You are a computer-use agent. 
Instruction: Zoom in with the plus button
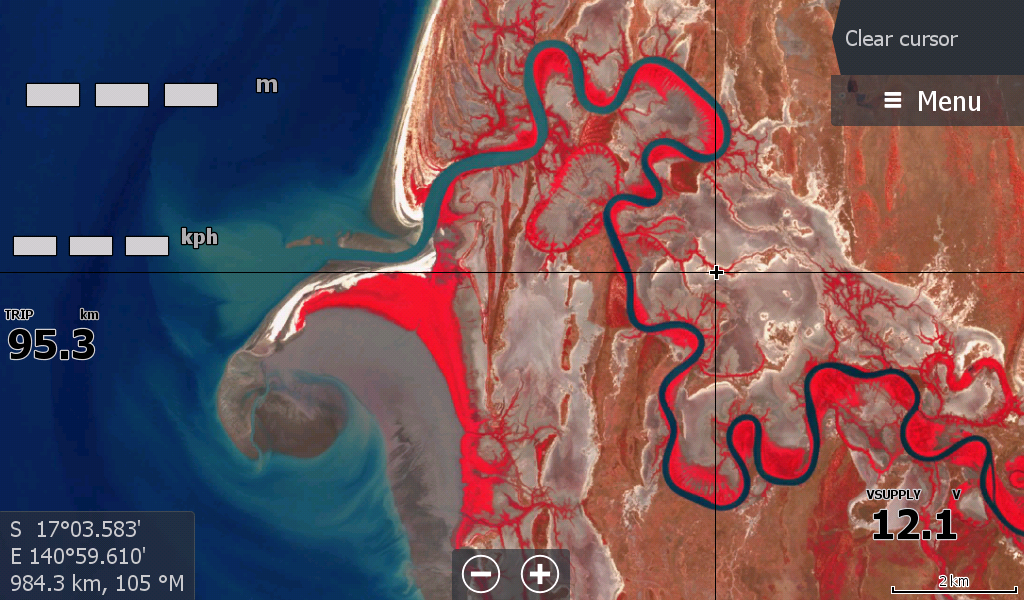(540, 574)
